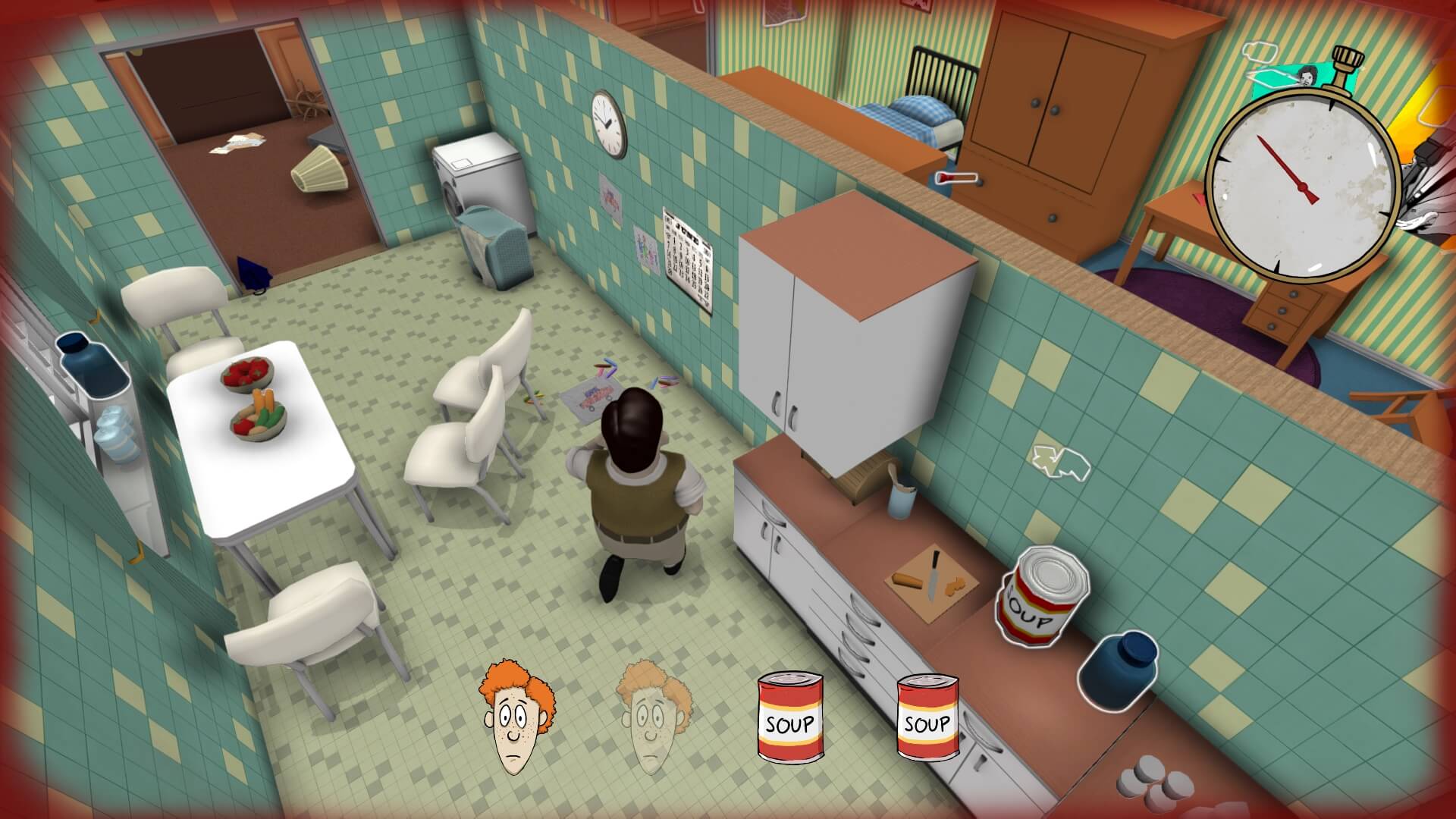Select the full-color red-haired boy face icon
1456x819 pixels.
point(514,717)
